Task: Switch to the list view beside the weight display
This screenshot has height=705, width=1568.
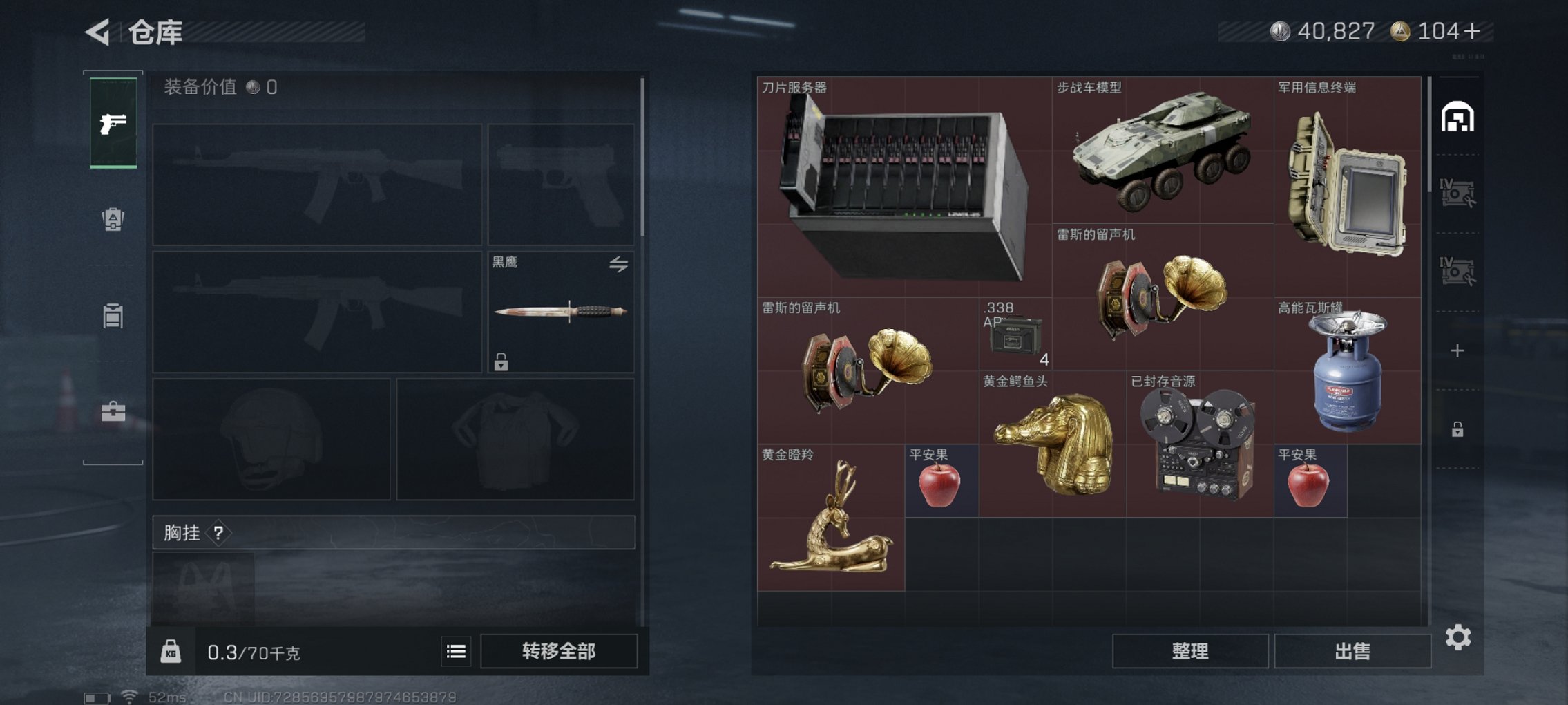Action: (457, 650)
